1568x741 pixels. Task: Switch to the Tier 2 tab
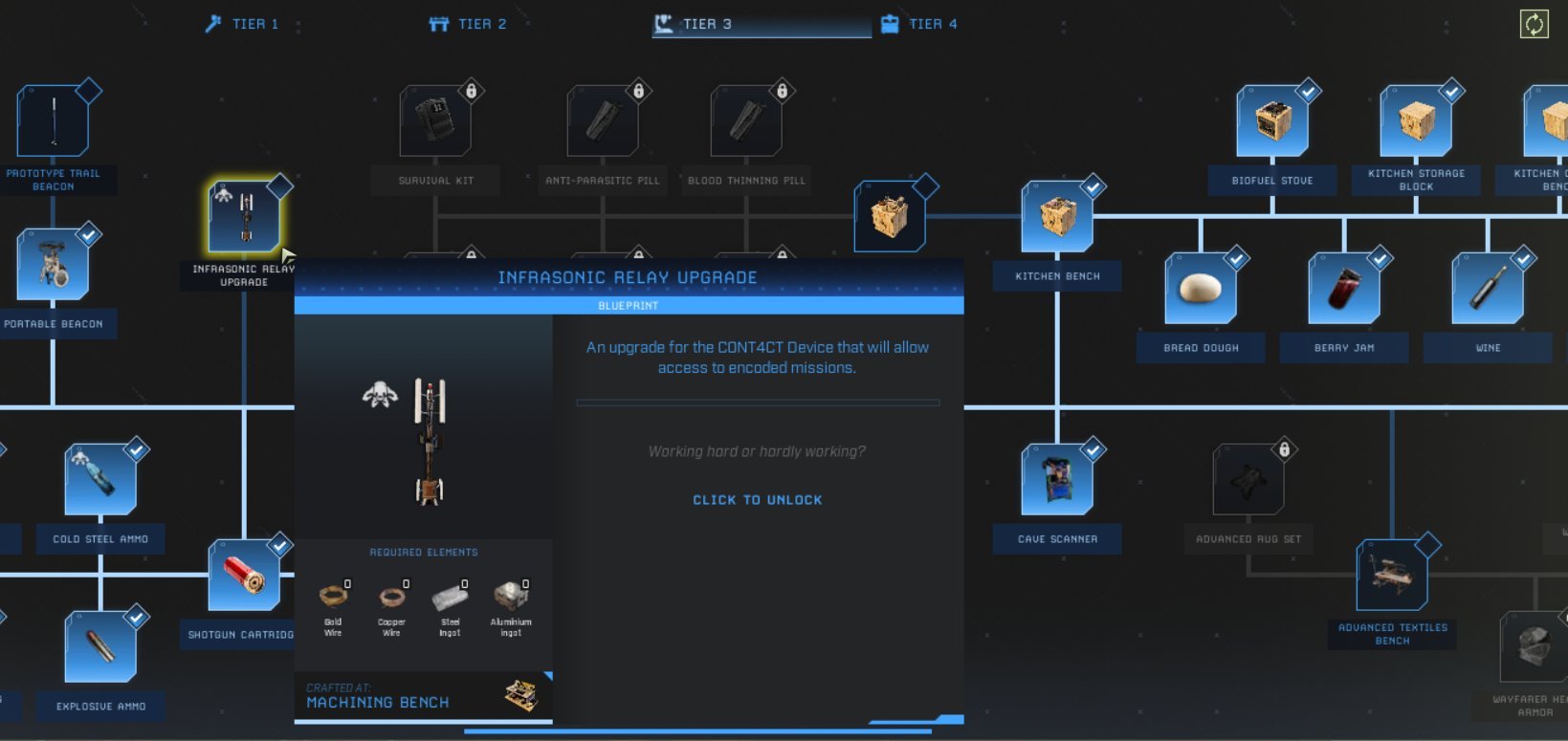point(467,23)
